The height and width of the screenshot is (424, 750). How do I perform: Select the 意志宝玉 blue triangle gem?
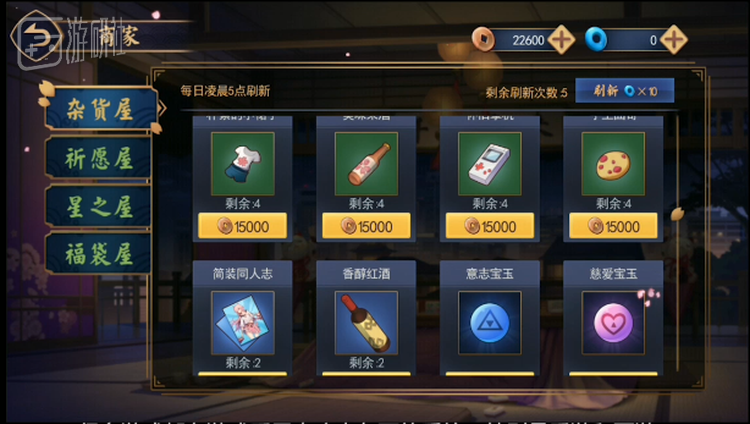[x=489, y=322]
